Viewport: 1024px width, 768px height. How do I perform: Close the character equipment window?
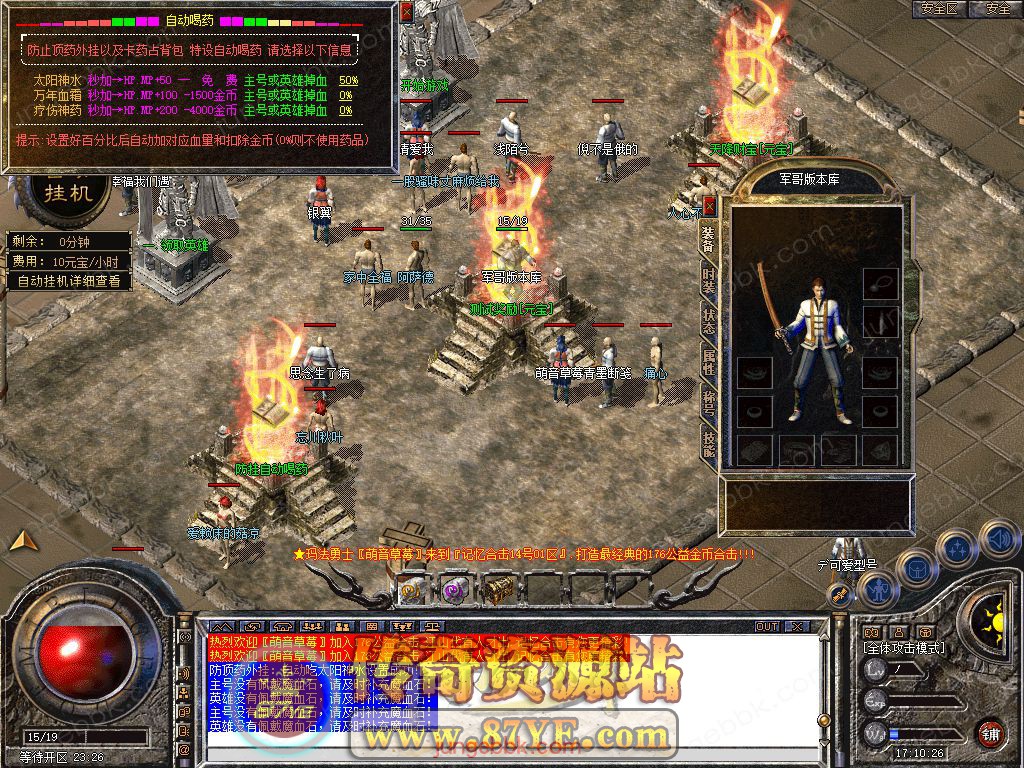[x=710, y=206]
